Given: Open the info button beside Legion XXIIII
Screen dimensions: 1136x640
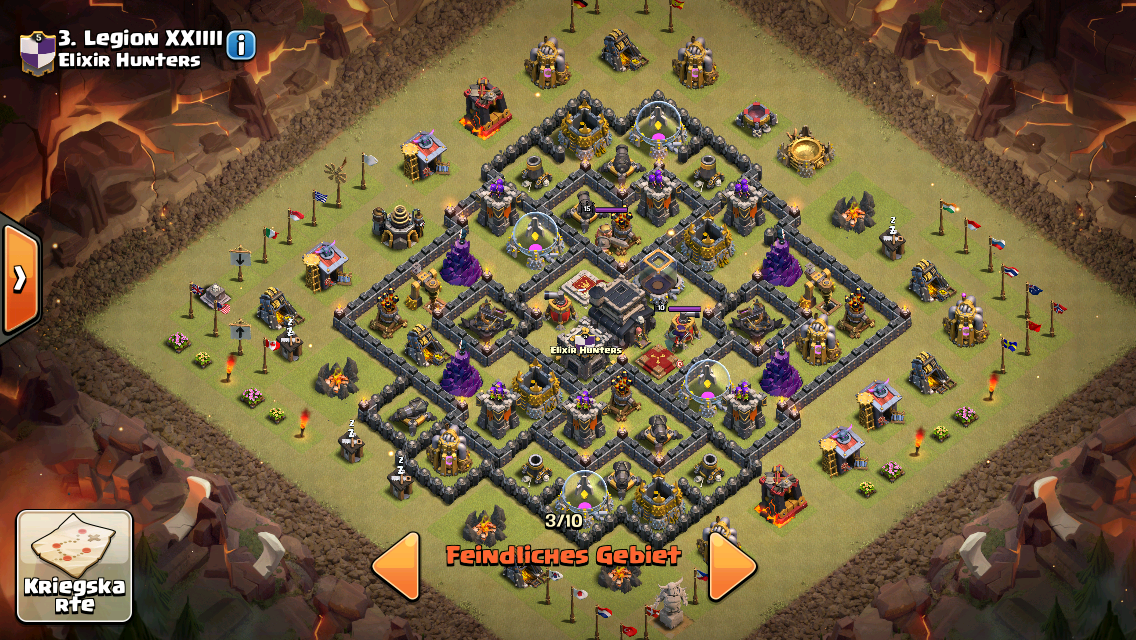Looking at the screenshot, I should (x=241, y=45).
